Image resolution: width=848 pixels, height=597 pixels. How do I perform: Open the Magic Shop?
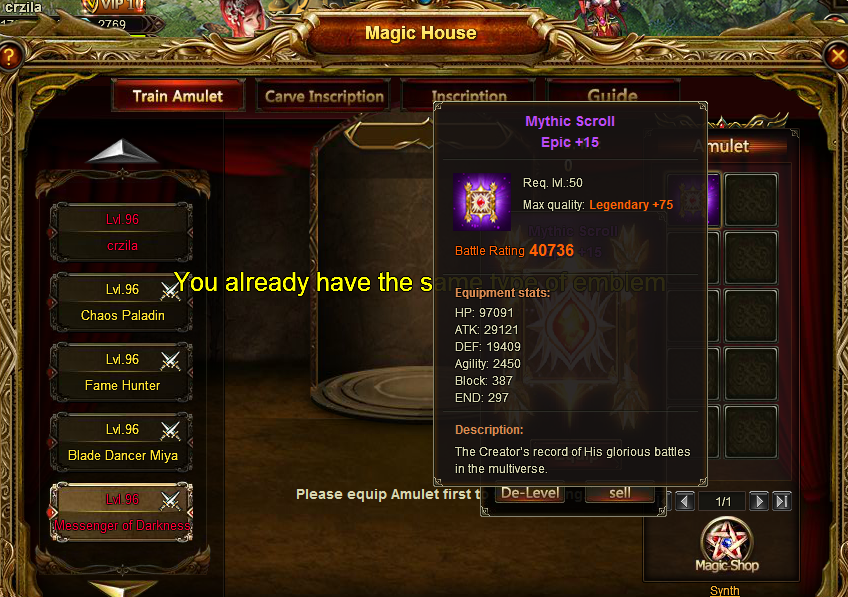[x=727, y=547]
